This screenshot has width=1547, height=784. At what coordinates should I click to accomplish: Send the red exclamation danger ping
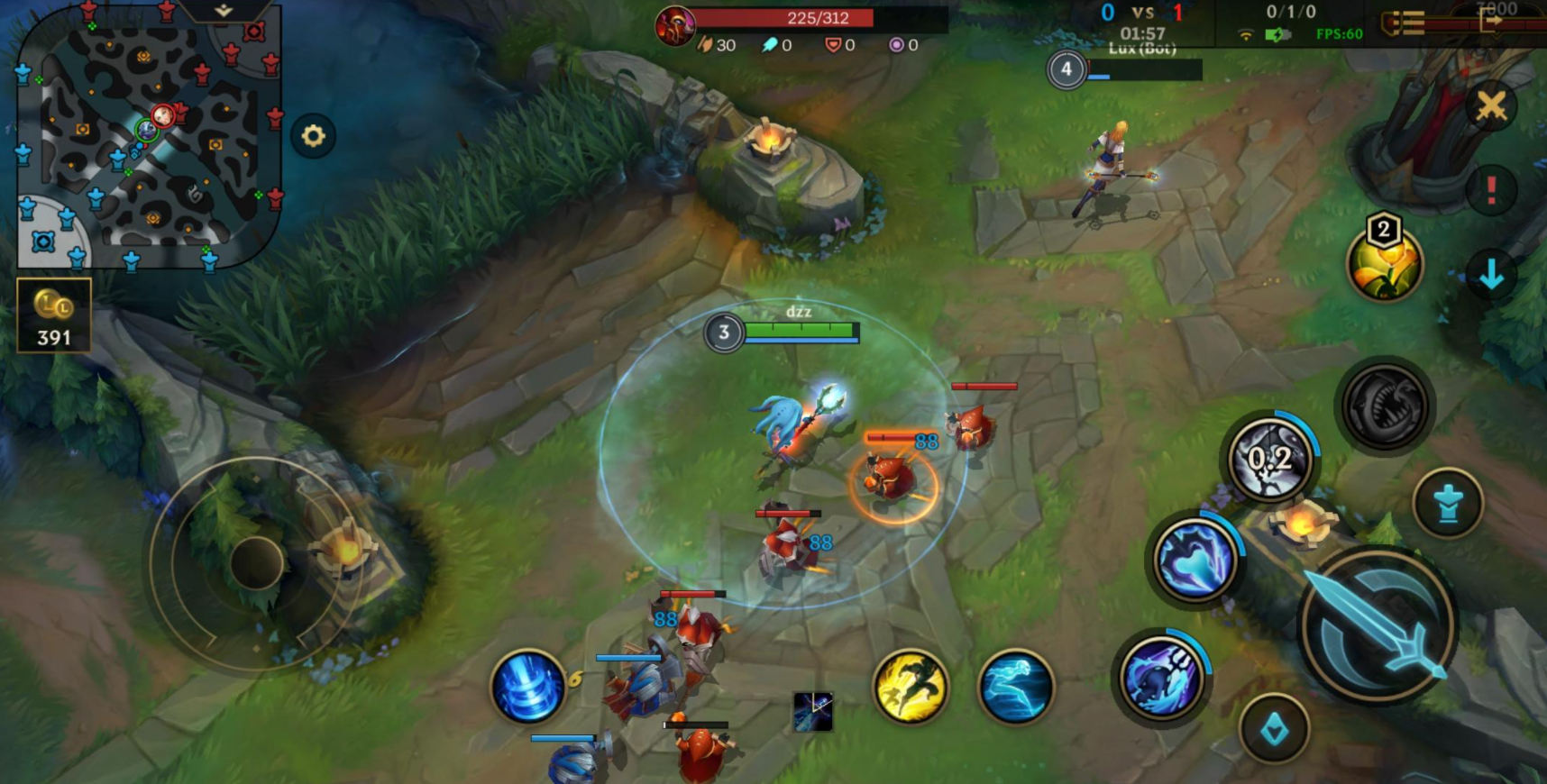pyautogui.click(x=1491, y=190)
